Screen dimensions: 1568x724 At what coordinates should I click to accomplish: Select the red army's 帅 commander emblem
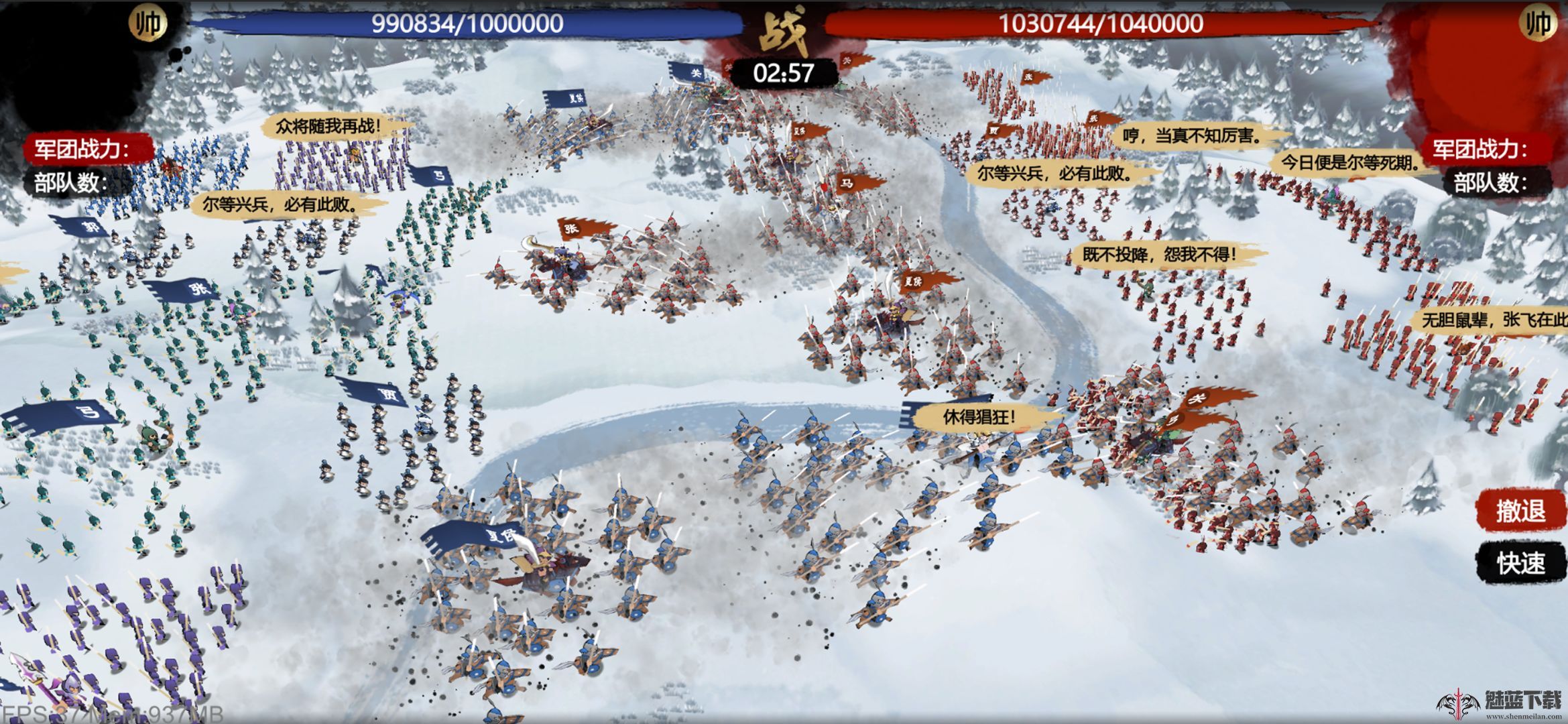[x=1538, y=24]
